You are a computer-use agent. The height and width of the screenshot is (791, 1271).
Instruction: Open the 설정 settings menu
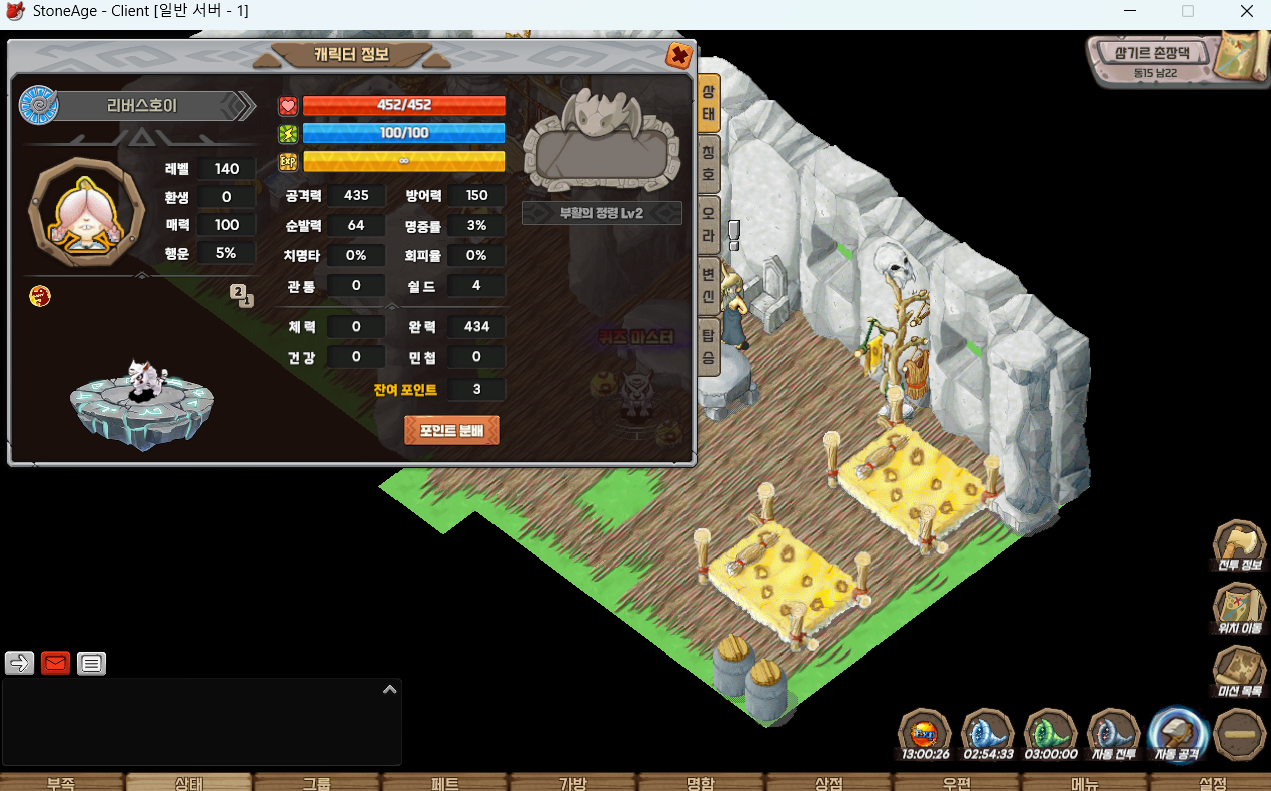coord(1212,783)
